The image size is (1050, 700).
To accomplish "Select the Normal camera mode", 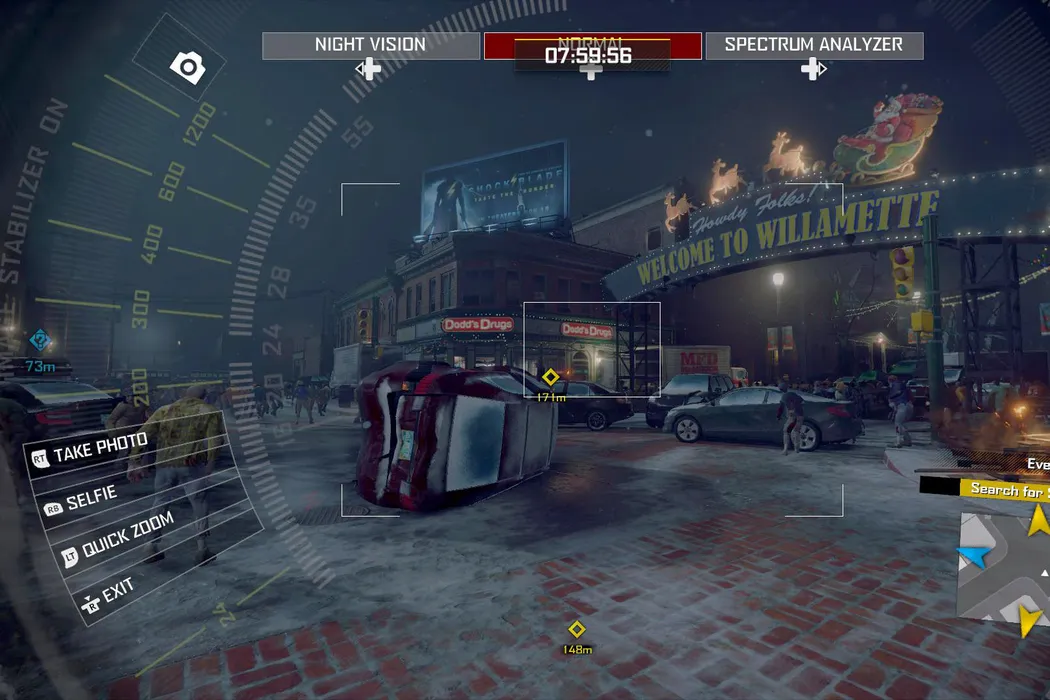I will click(x=592, y=46).
